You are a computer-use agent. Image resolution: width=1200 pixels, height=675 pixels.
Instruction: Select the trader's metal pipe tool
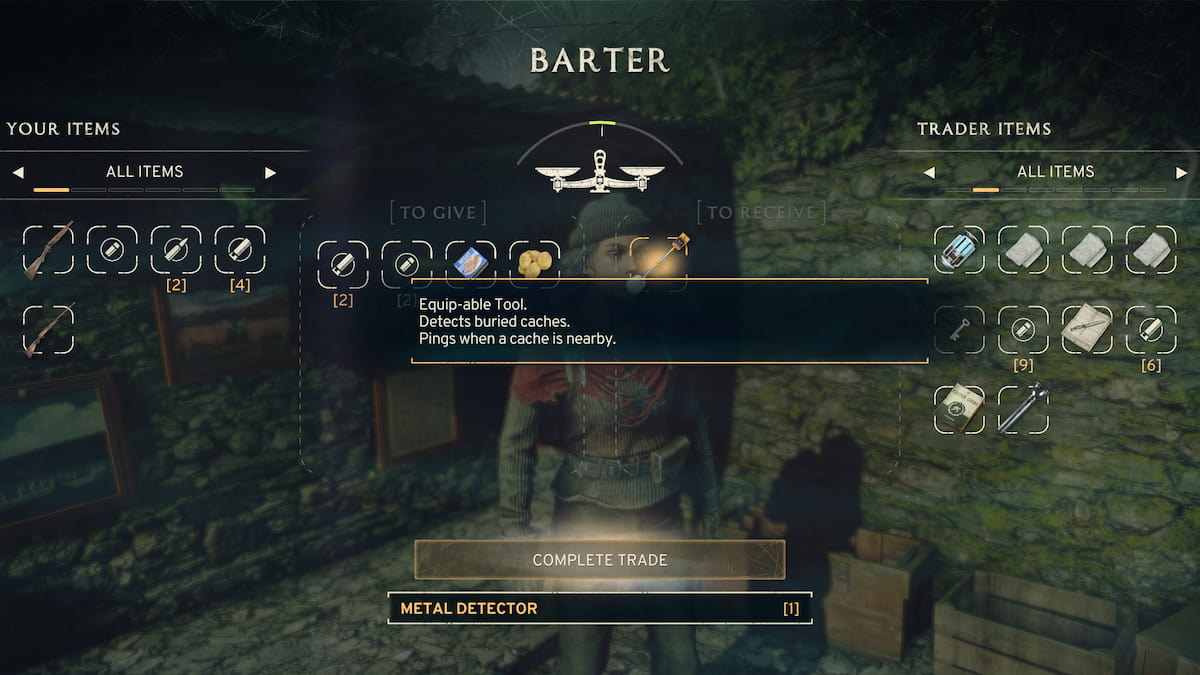point(1023,408)
